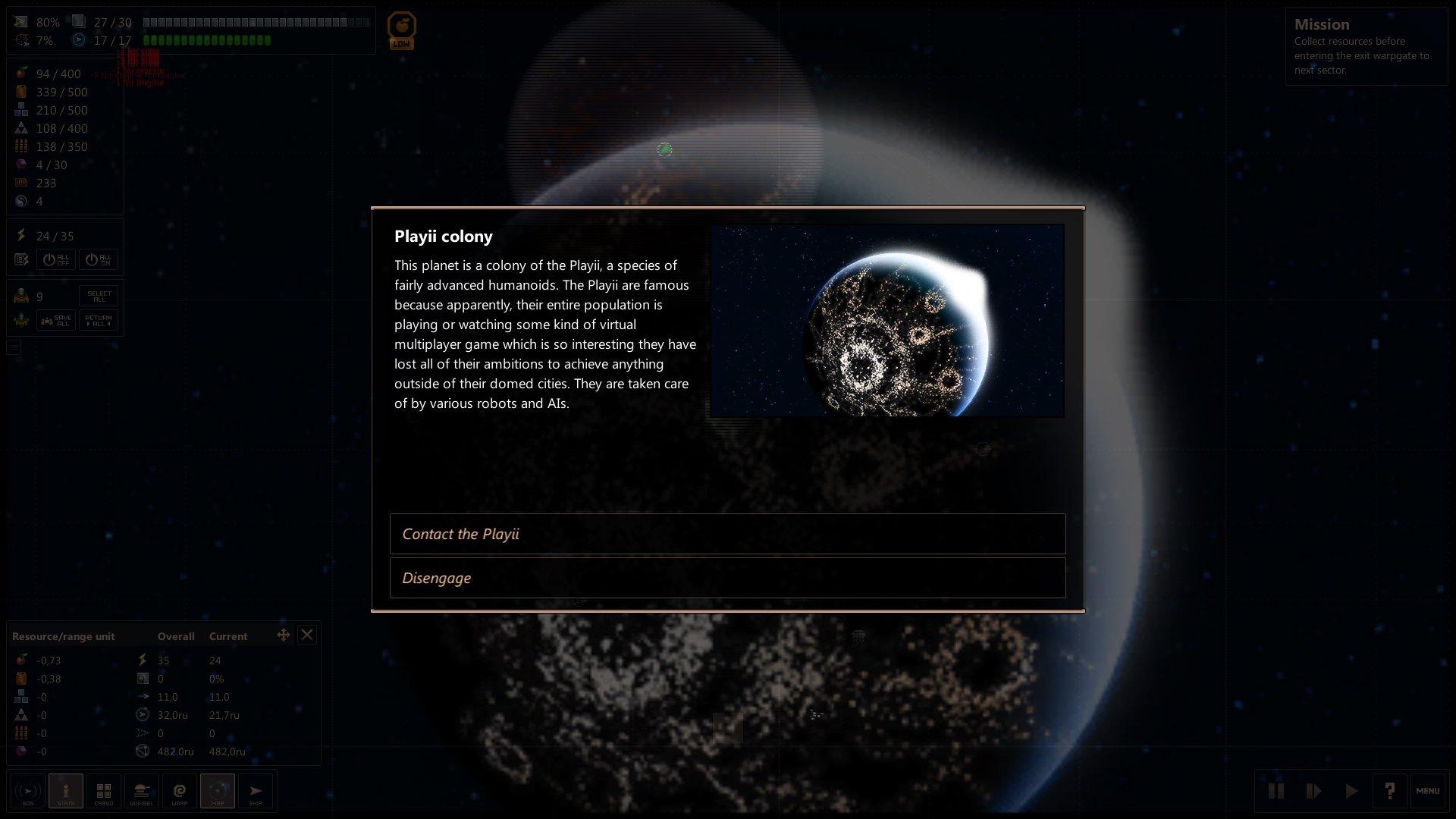The image size is (1456, 819).
Task: Switch to the MAP view
Action: tap(218, 791)
